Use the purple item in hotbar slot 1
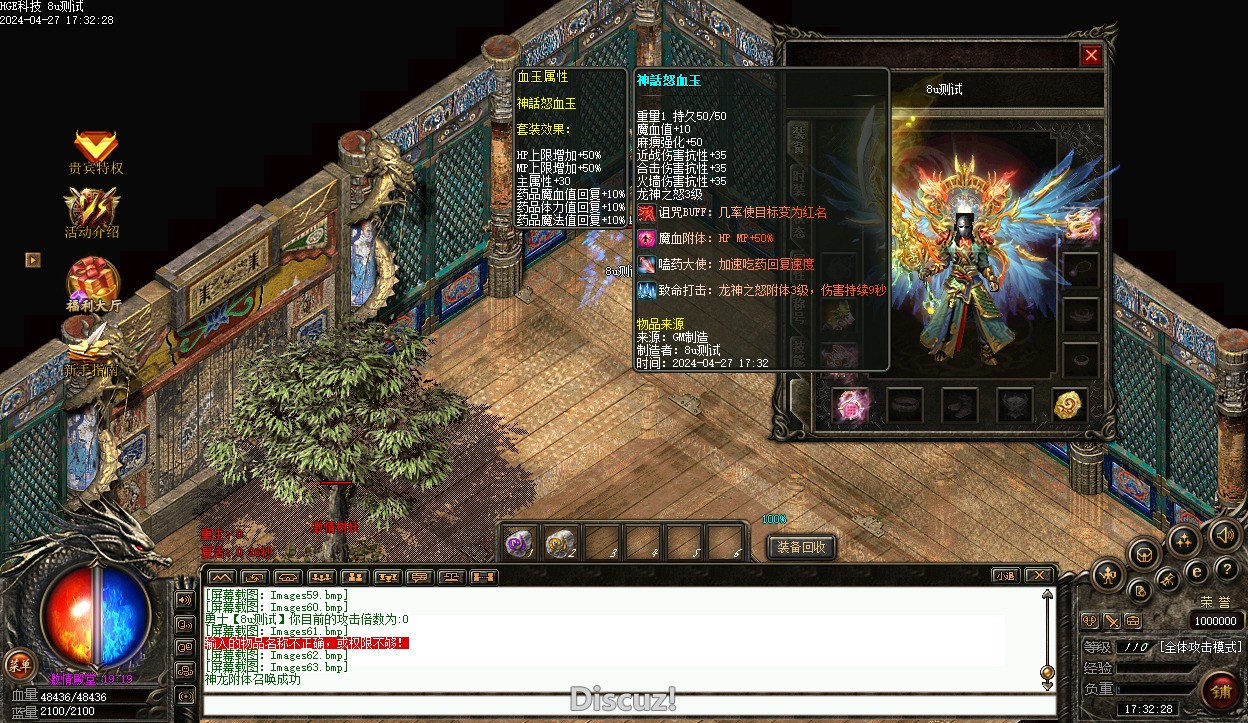This screenshot has height=723, width=1248. pyautogui.click(x=519, y=543)
